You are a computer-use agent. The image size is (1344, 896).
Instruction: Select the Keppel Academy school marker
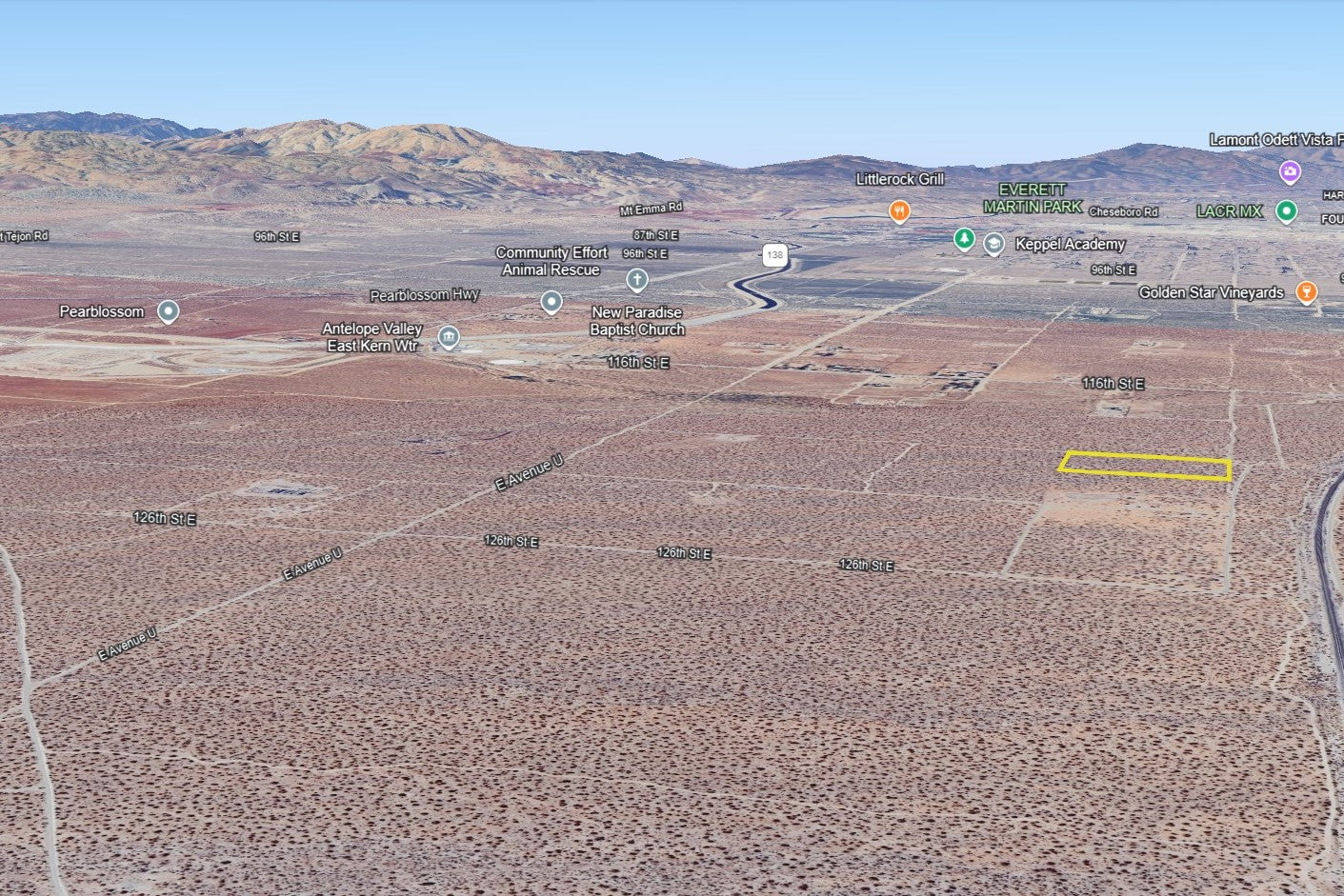(x=993, y=244)
